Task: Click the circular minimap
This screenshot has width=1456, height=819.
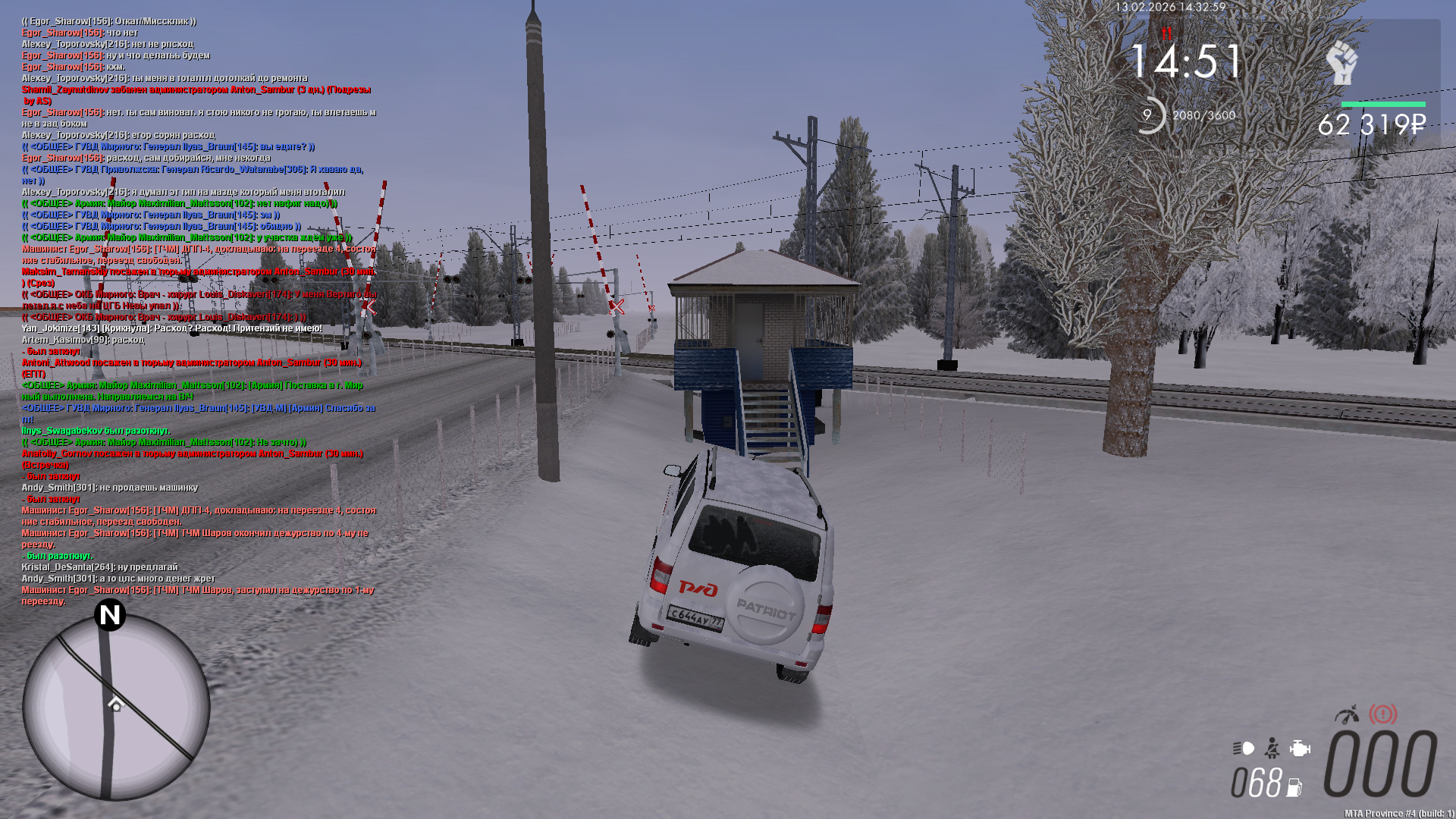Action: pyautogui.click(x=116, y=707)
